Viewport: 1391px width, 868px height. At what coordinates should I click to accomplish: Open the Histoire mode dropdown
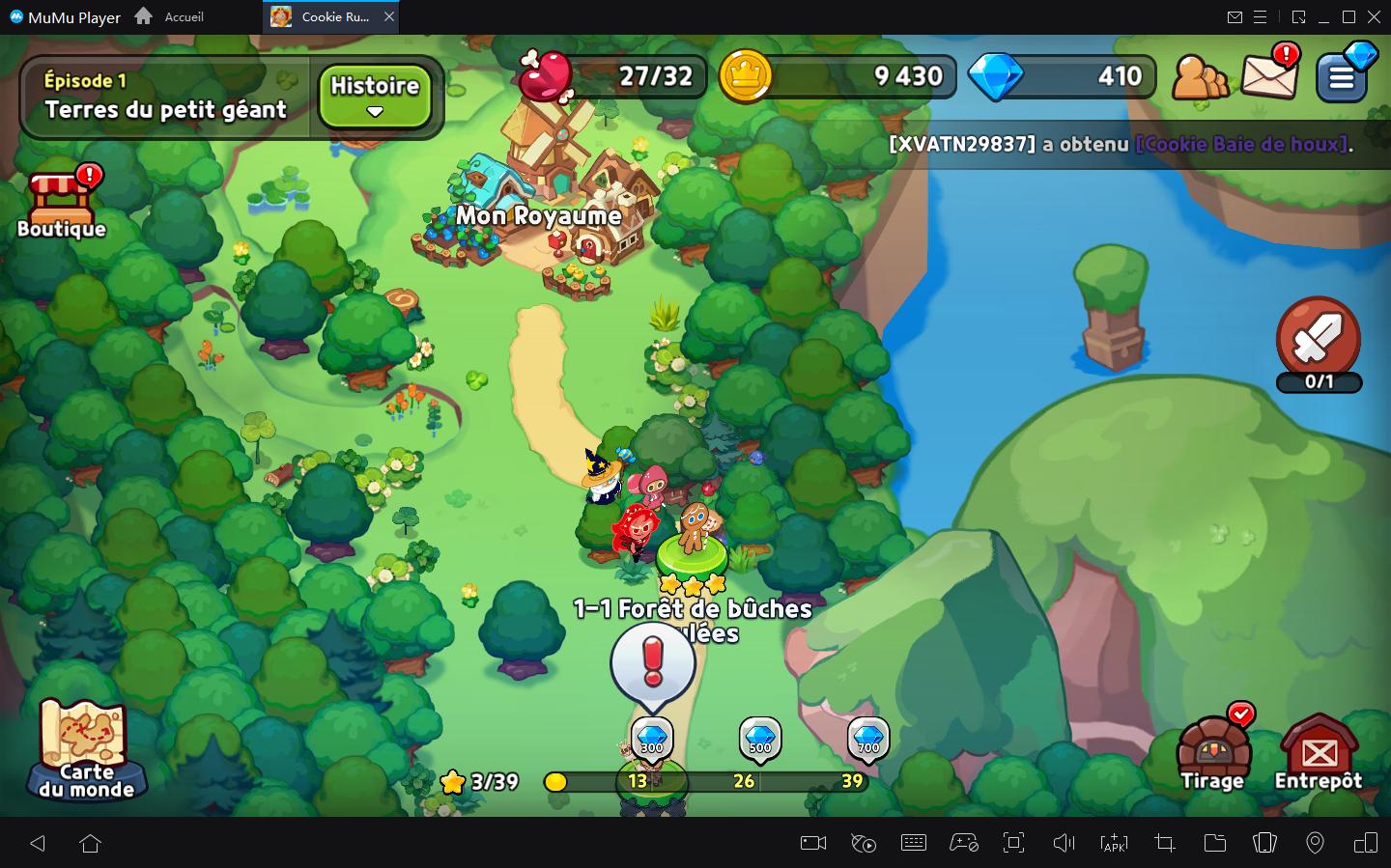(x=375, y=96)
